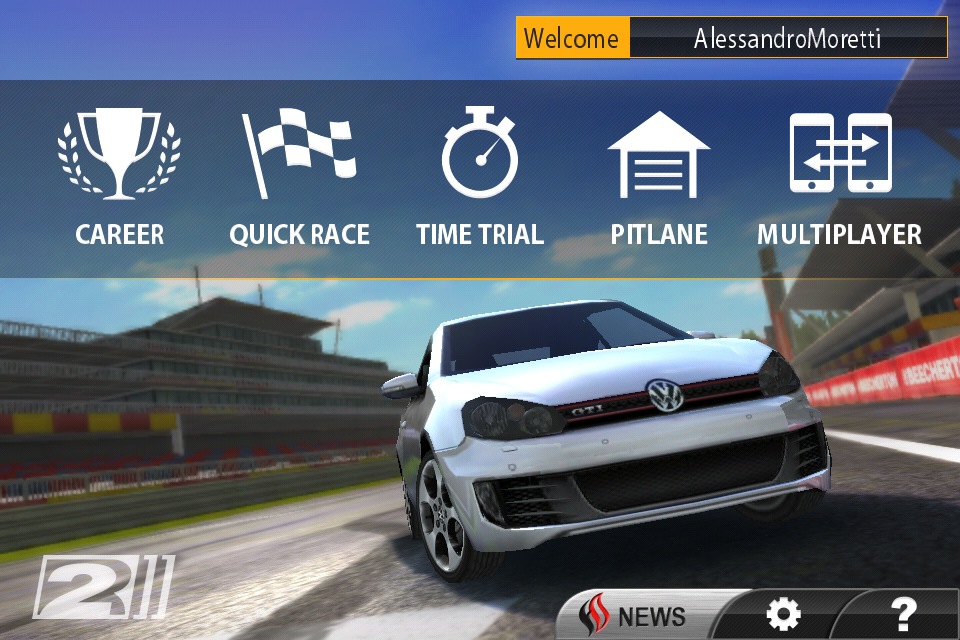Start a Quick Race
This screenshot has height=640, width=960.
click(299, 178)
